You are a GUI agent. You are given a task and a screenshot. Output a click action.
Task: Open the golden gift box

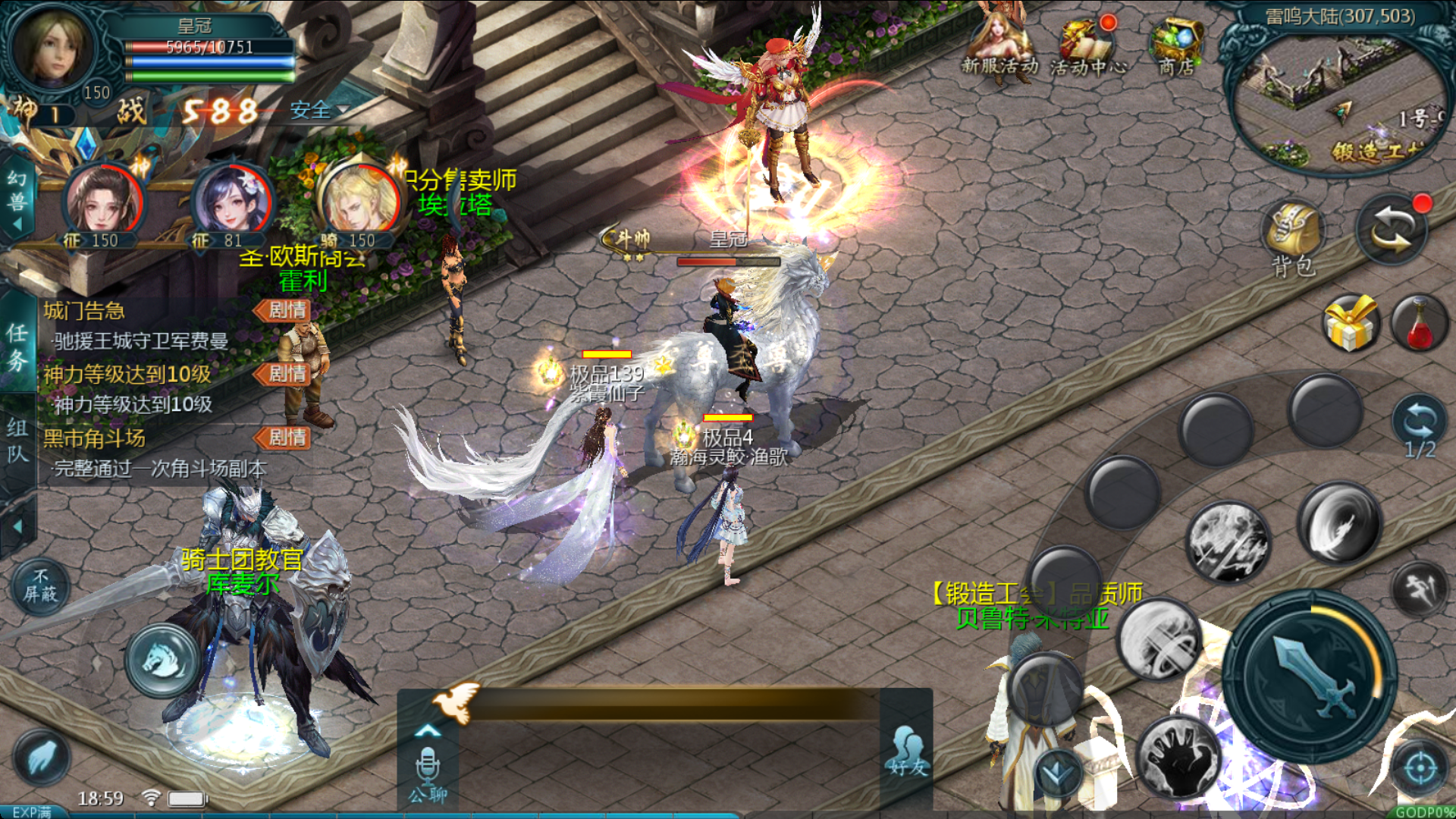point(1350,324)
